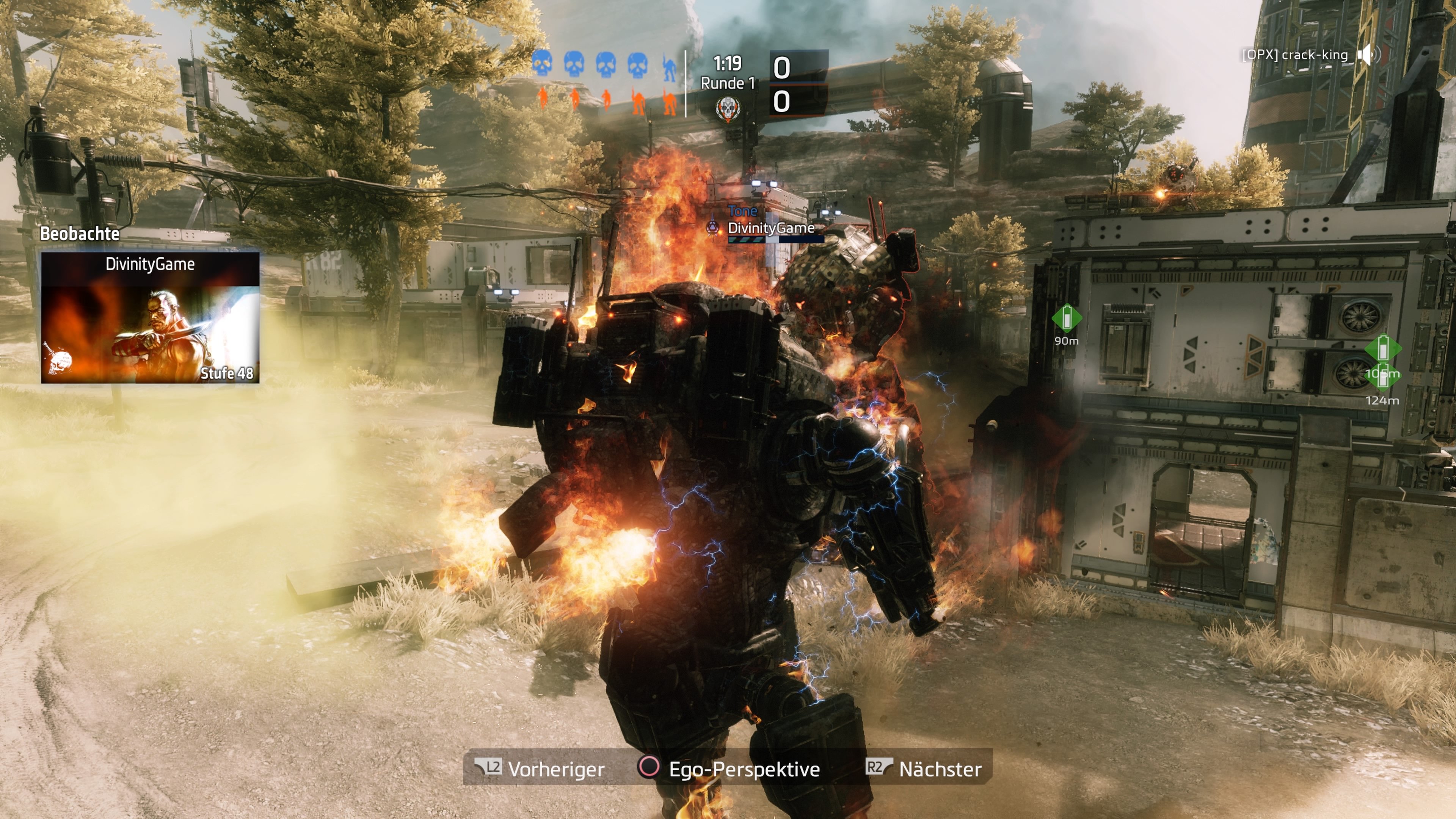
Task: Click the Ego-Perspektive button
Action: [x=732, y=769]
